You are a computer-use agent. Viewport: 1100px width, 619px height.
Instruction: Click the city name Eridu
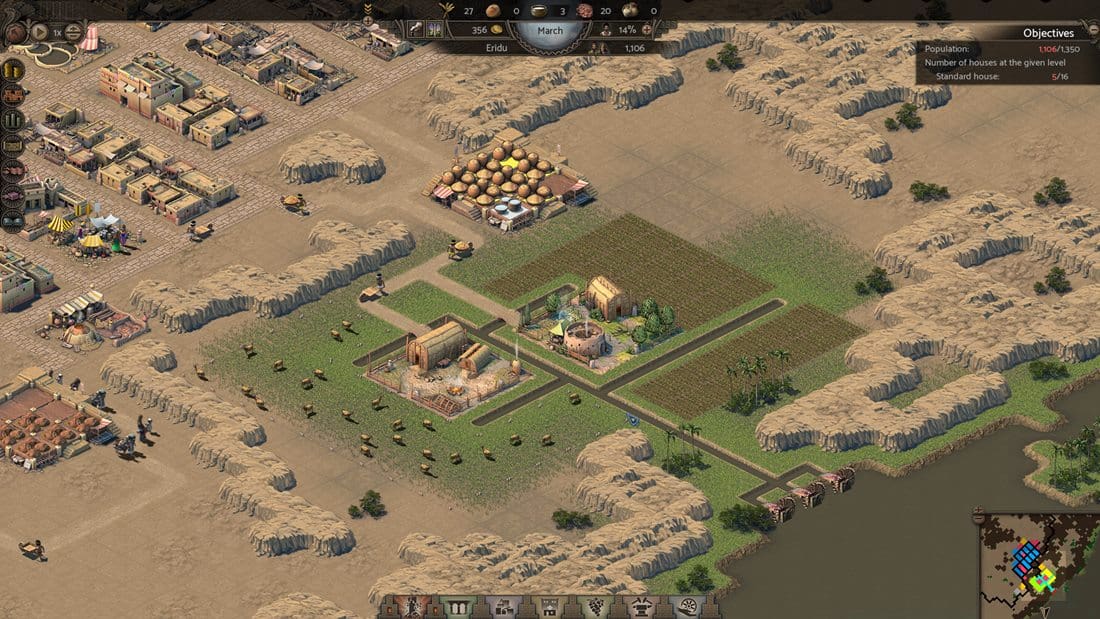point(497,47)
